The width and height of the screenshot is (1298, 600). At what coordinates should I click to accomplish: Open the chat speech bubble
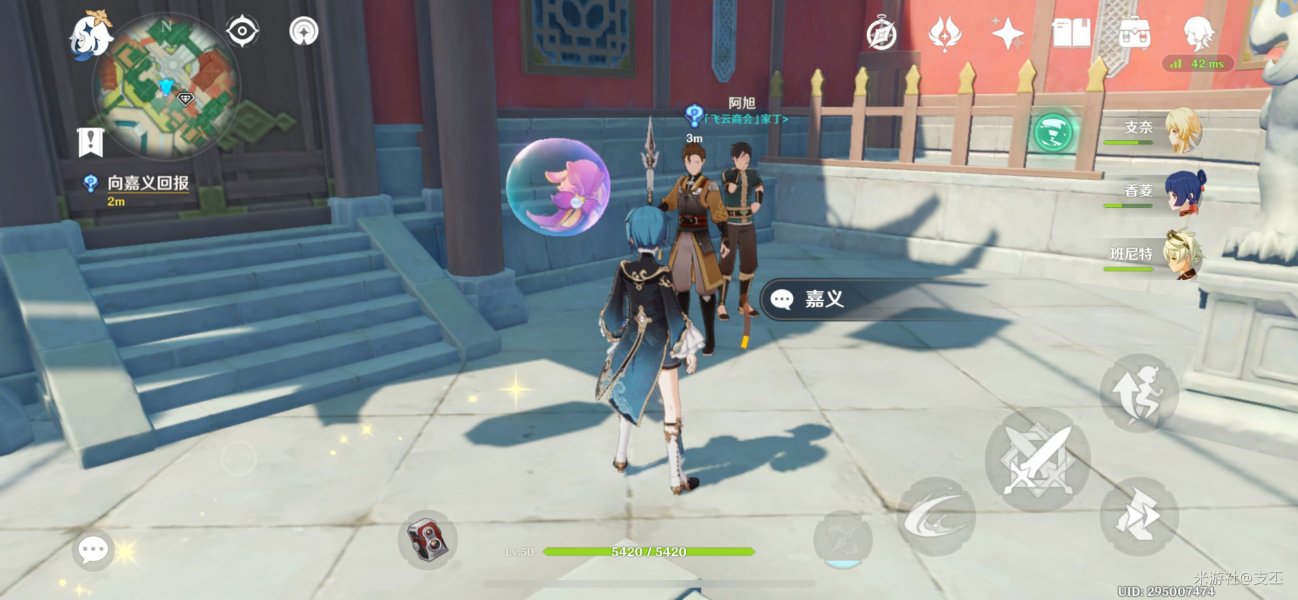pyautogui.click(x=93, y=548)
